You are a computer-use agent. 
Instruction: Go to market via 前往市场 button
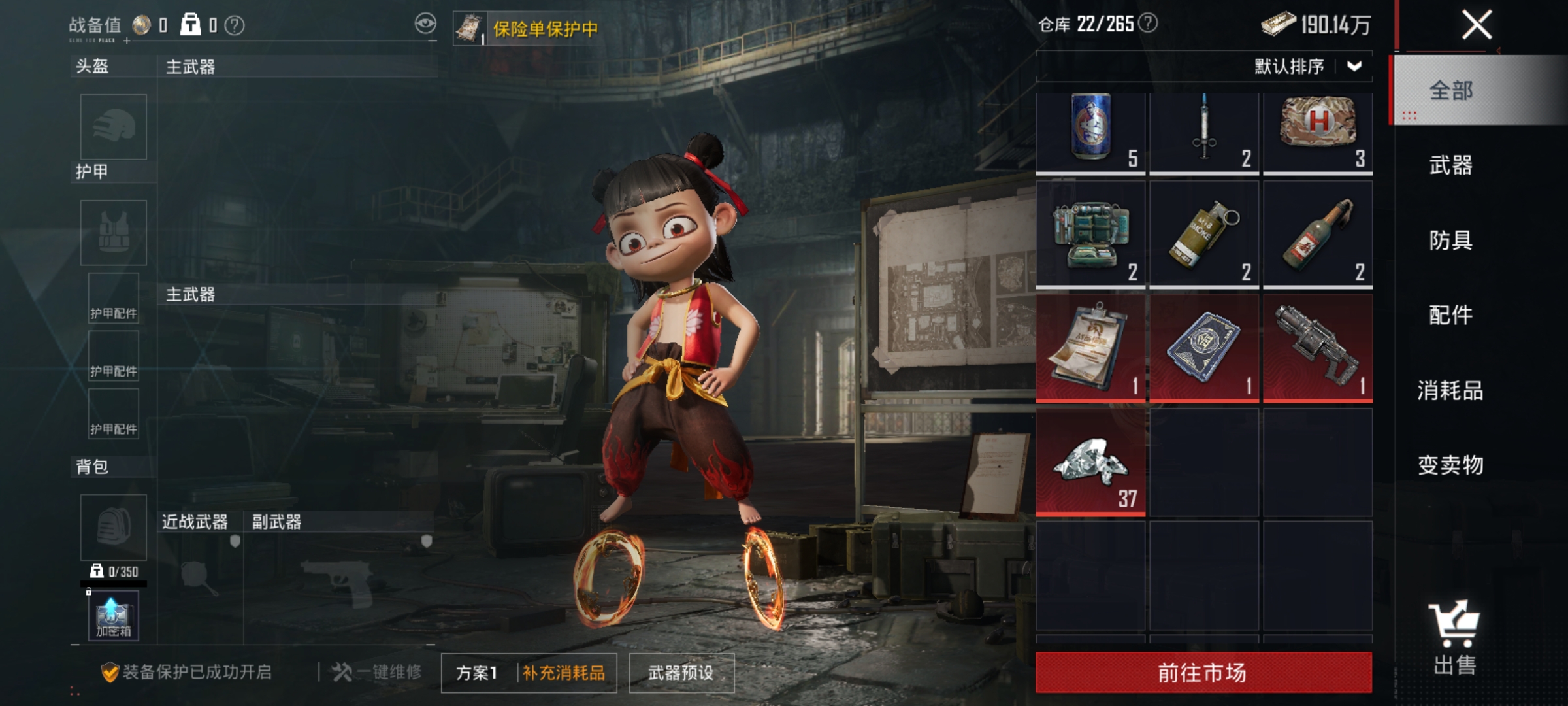[x=1203, y=672]
